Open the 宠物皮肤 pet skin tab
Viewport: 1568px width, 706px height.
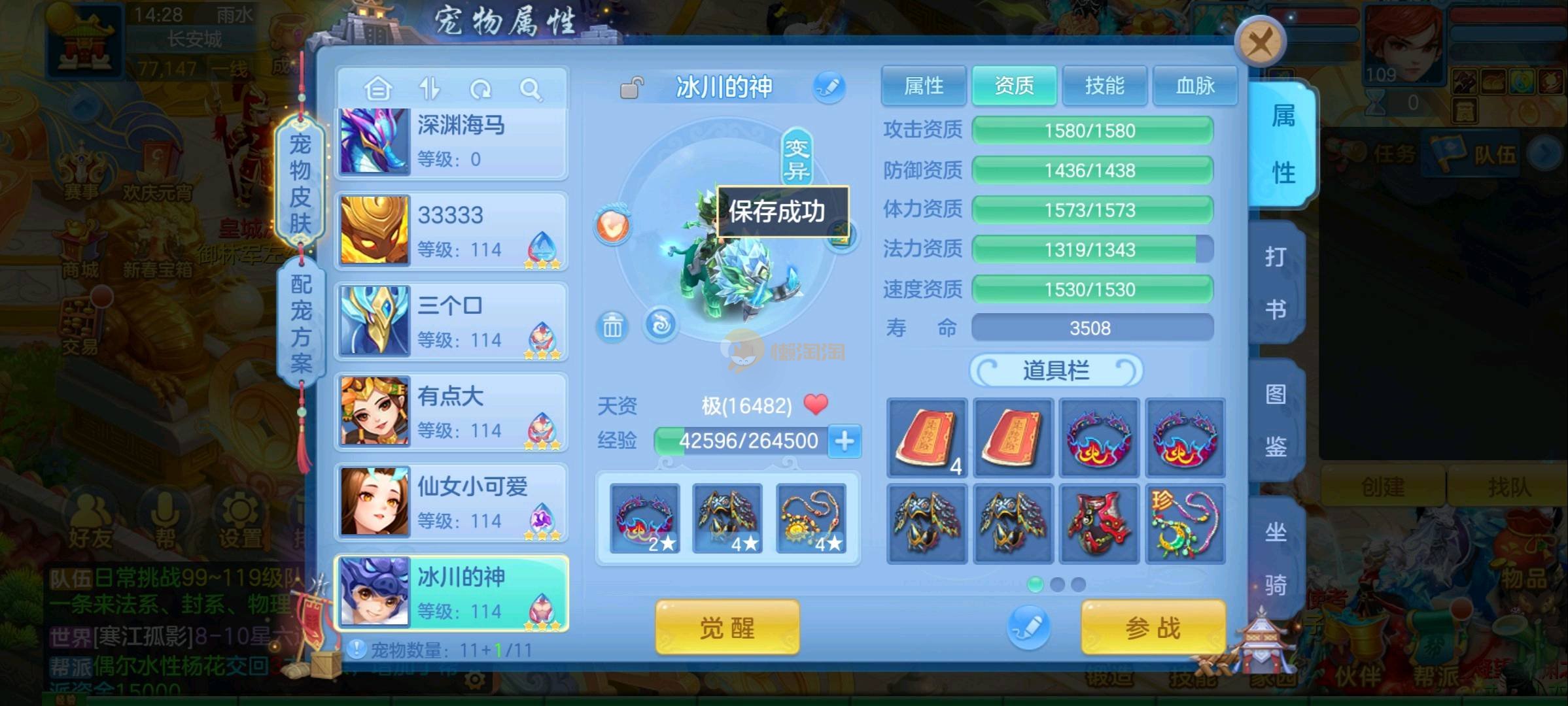click(x=300, y=183)
